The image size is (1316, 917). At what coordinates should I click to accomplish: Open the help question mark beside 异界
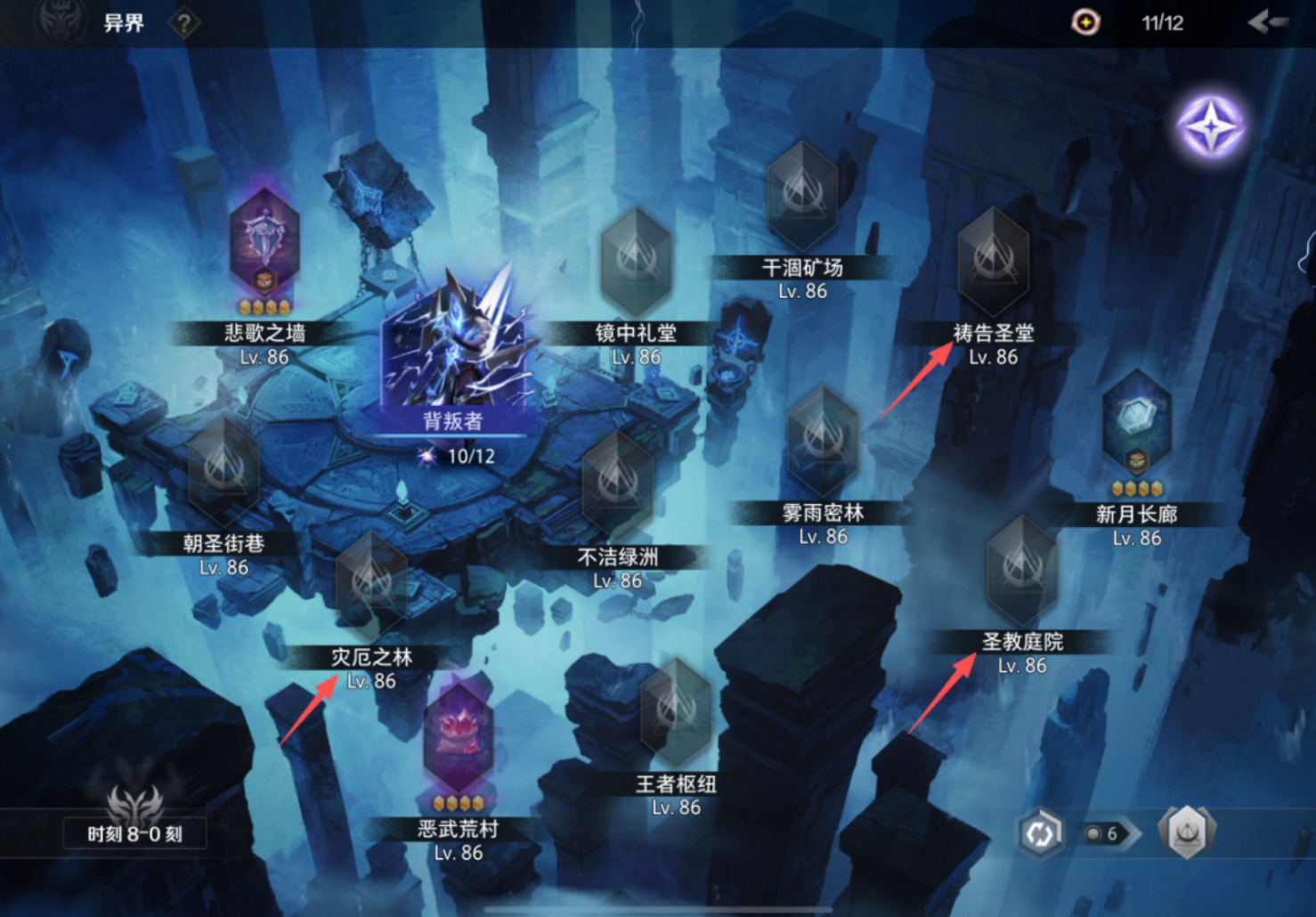point(183,24)
